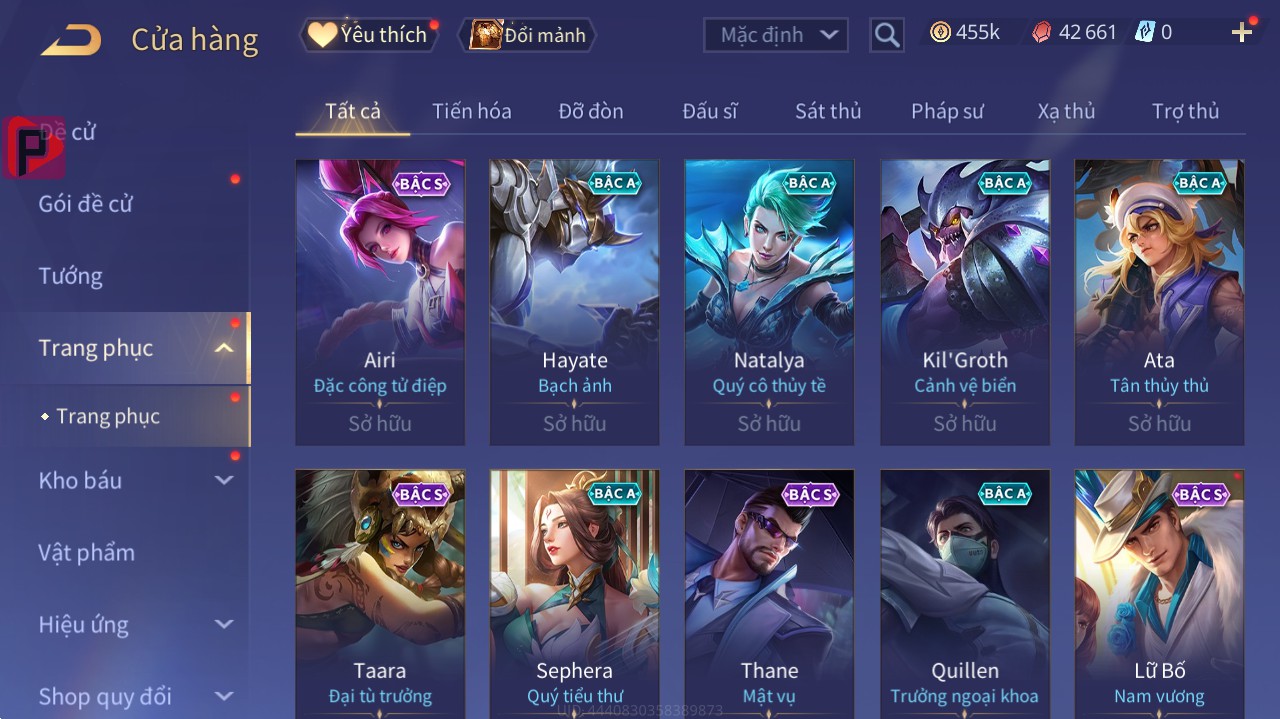The height and width of the screenshot is (719, 1280).
Task: Filter skins by Pháp sư
Action: (947, 111)
